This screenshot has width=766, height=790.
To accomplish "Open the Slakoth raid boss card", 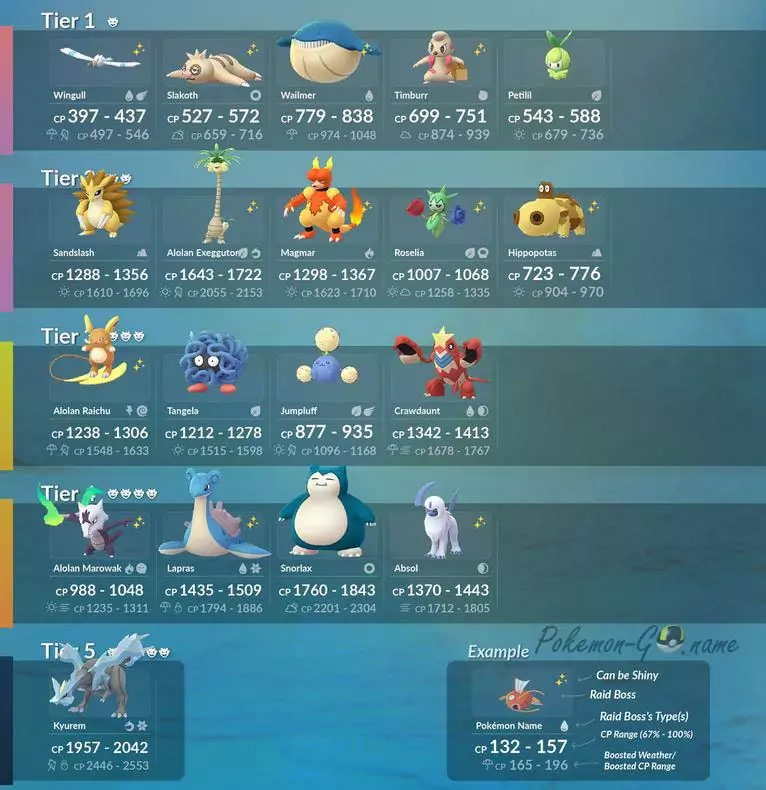I will [x=213, y=90].
